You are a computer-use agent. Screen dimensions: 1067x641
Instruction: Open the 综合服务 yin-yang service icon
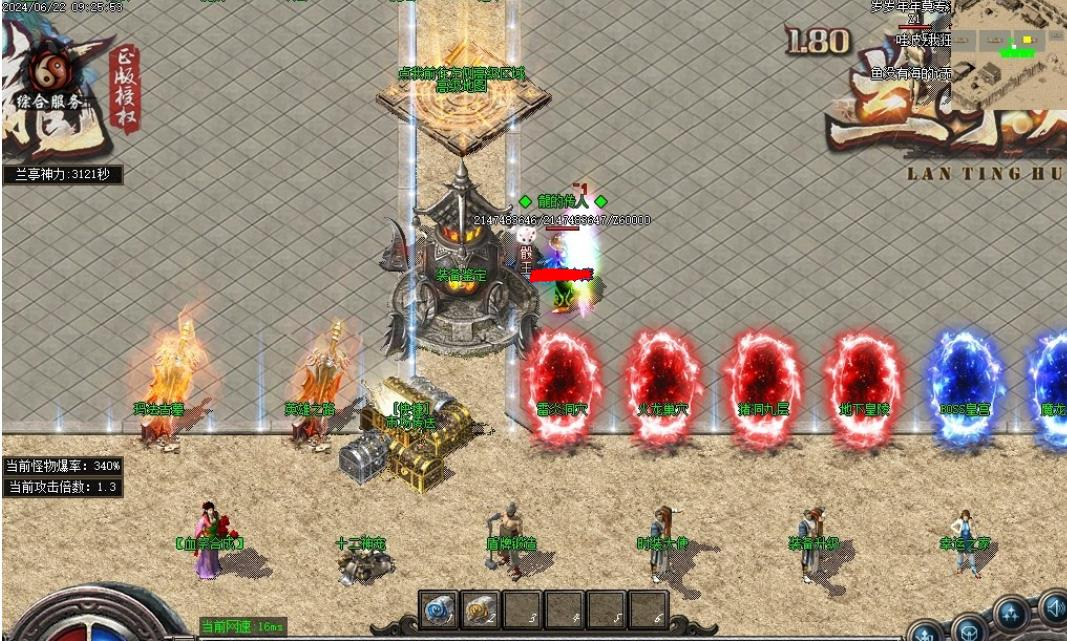tap(48, 72)
